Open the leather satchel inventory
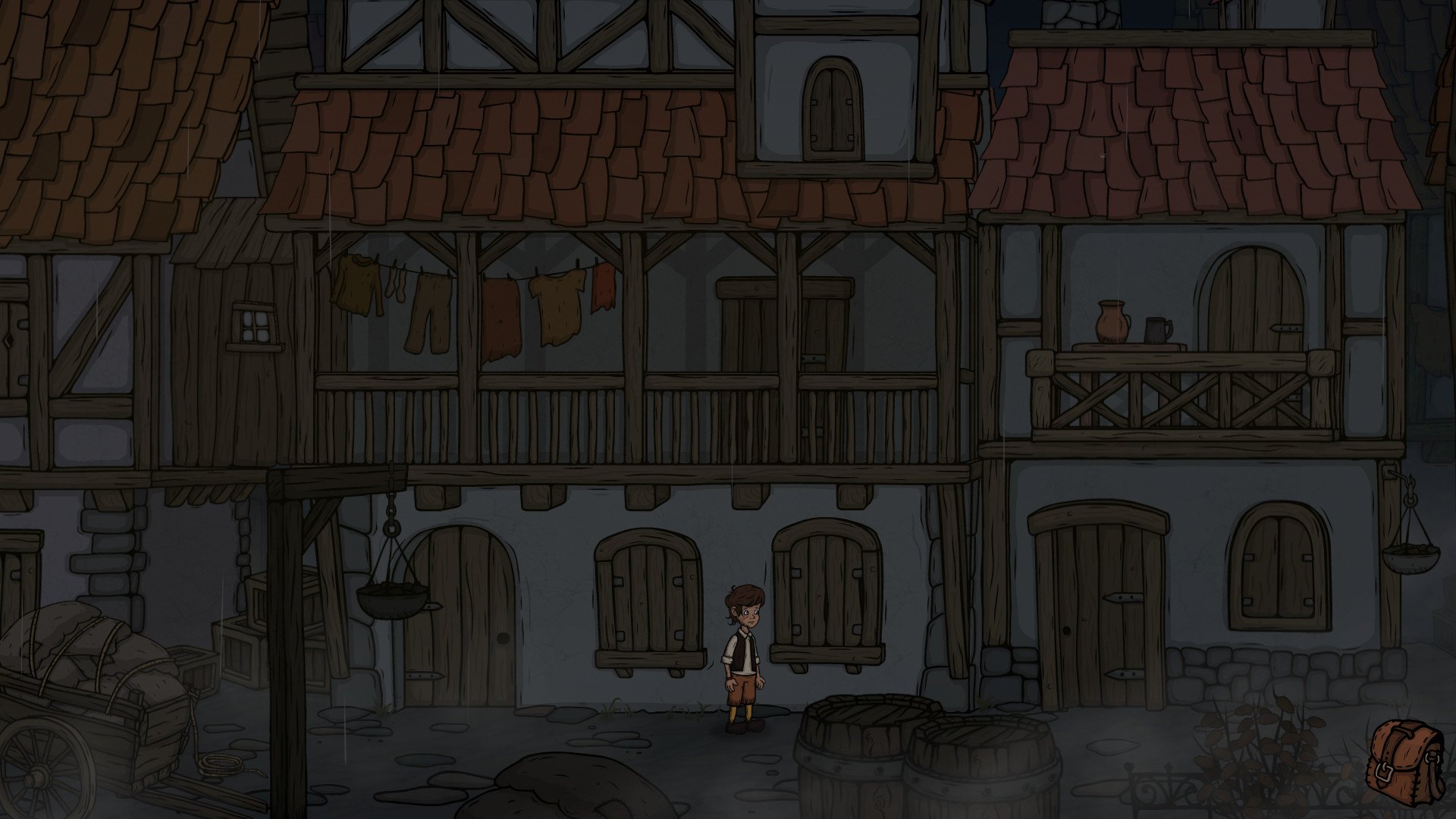Image resolution: width=1456 pixels, height=819 pixels. pos(1405,759)
